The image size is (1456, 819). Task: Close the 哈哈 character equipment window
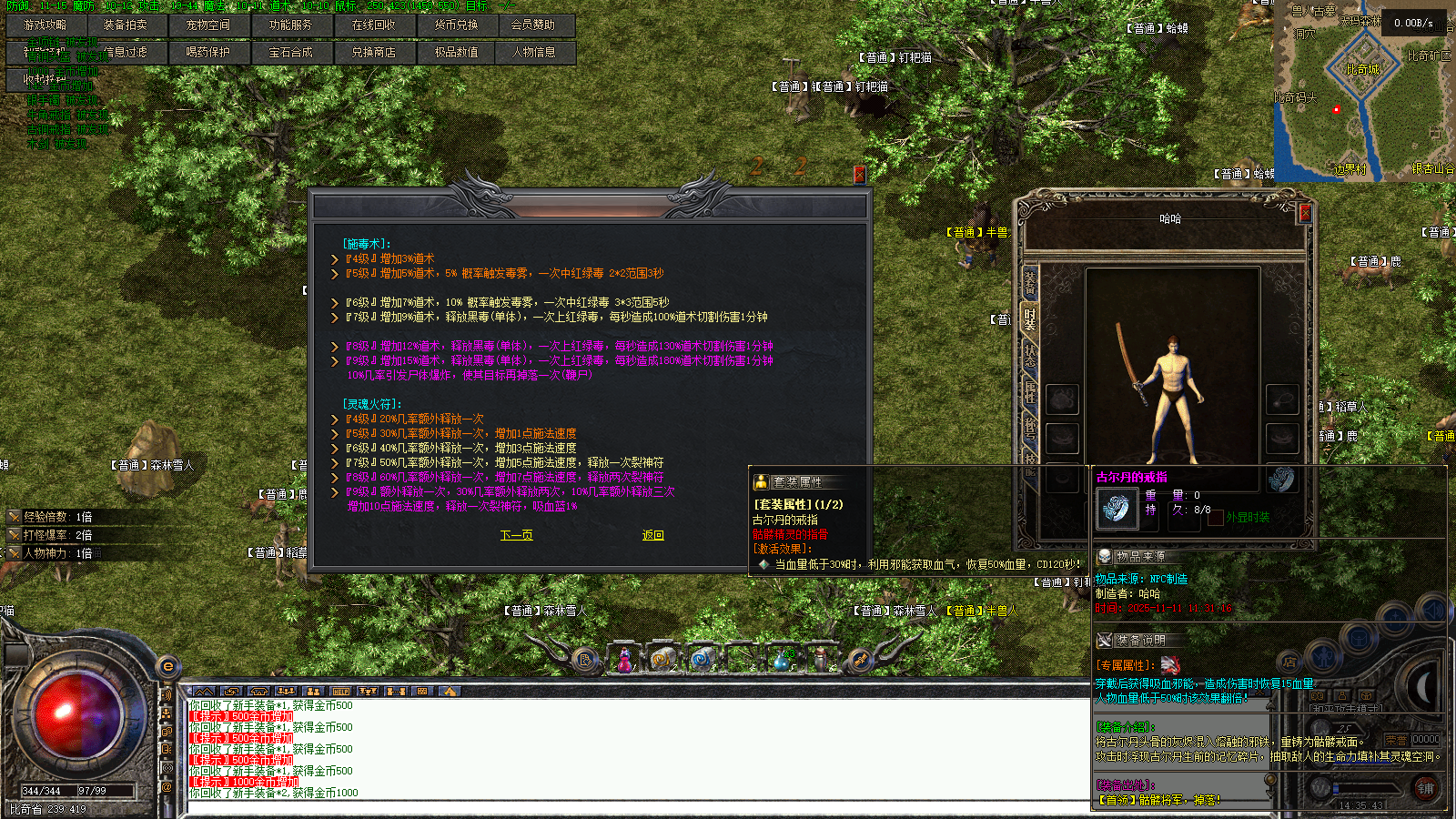1305,213
